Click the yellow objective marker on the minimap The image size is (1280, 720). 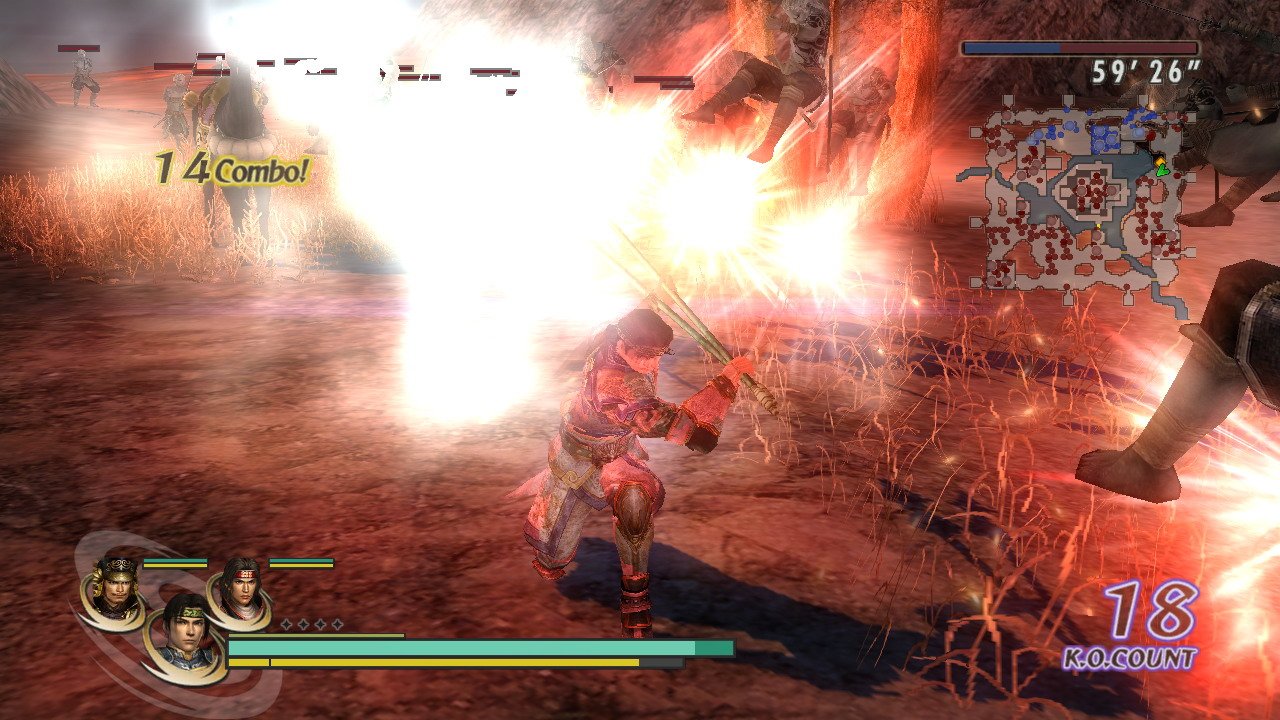tap(1160, 161)
